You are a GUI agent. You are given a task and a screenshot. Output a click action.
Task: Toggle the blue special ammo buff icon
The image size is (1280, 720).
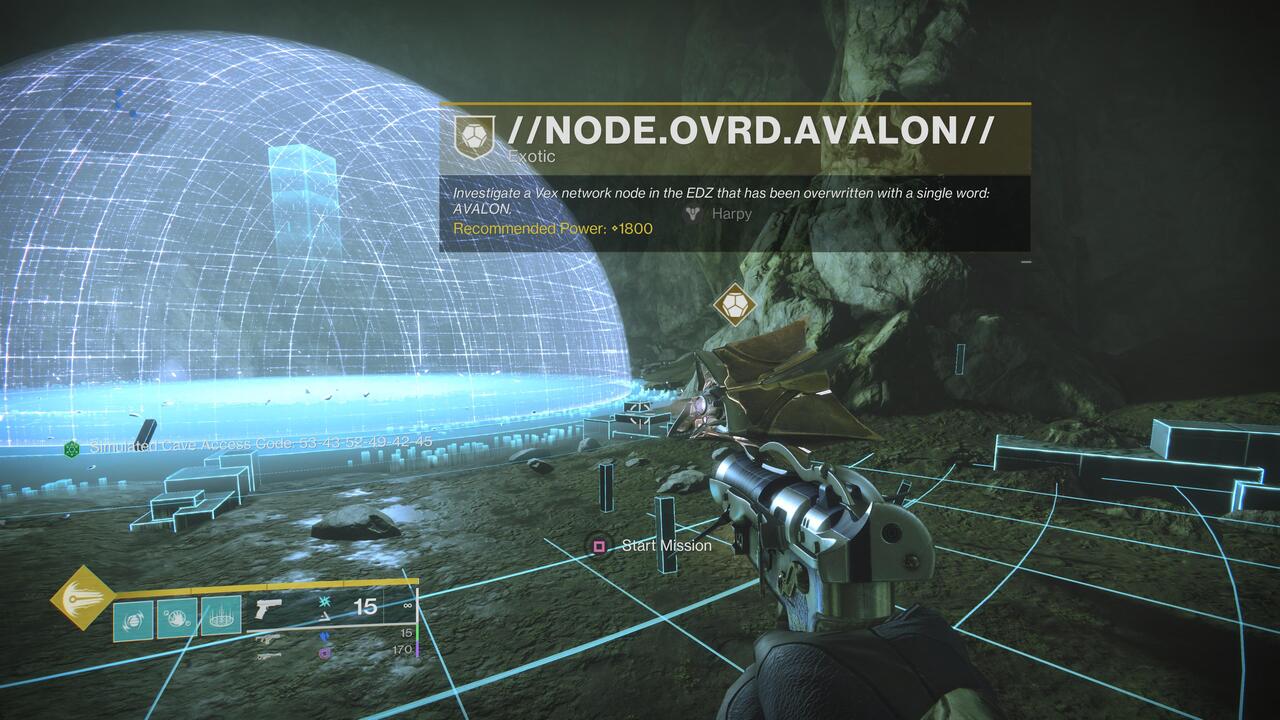coord(323,637)
